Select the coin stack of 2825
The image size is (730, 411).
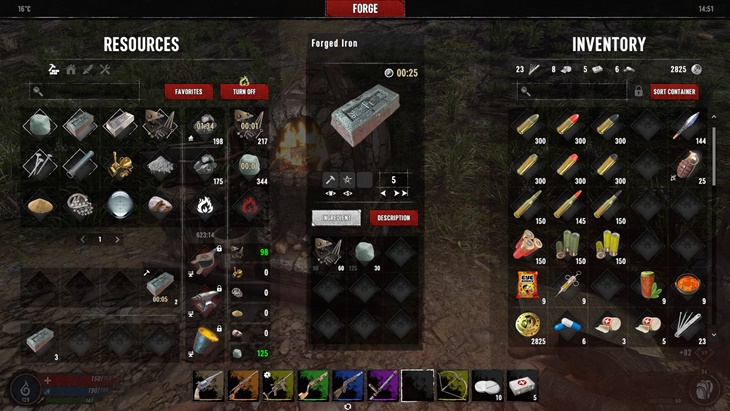[529, 326]
